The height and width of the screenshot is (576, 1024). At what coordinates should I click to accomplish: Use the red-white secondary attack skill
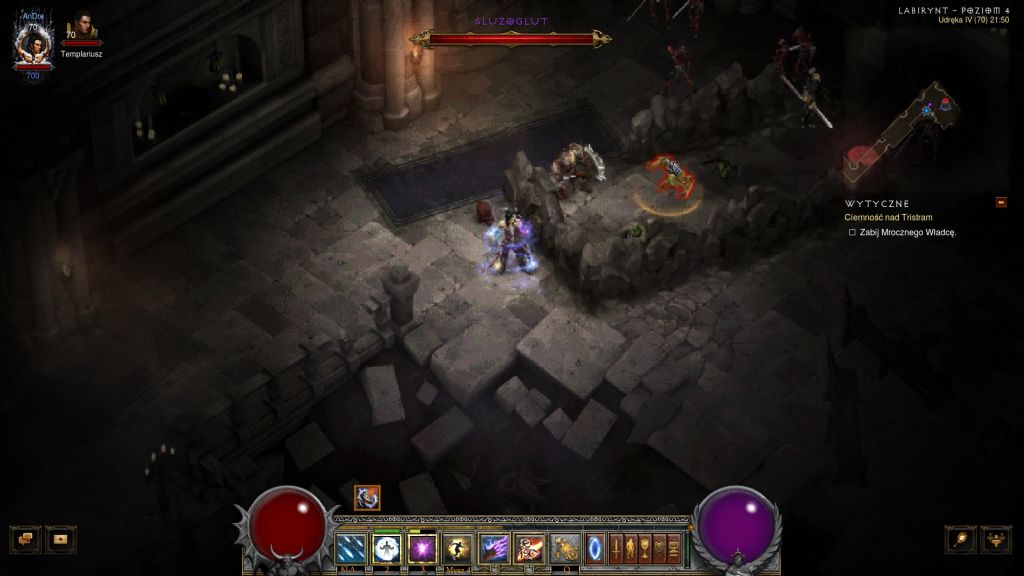(529, 548)
